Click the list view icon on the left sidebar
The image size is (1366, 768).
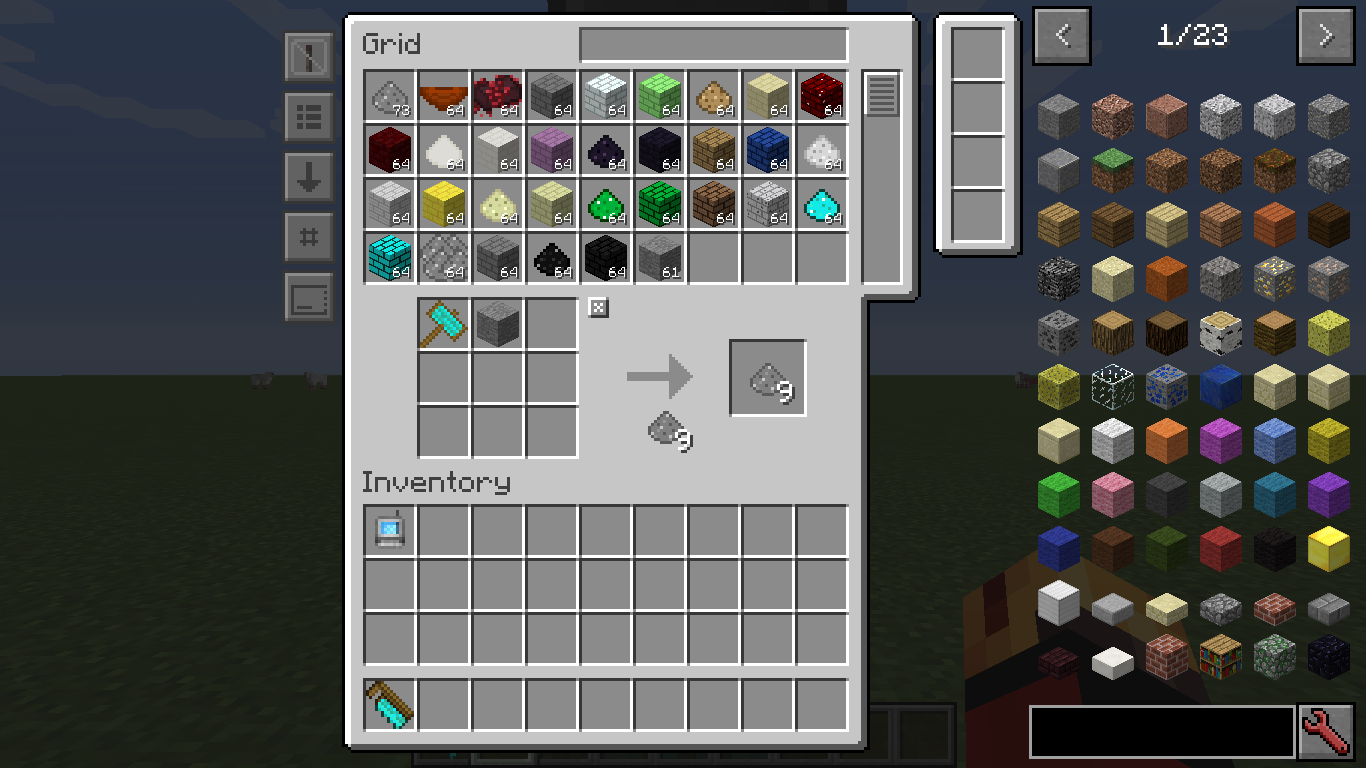click(x=308, y=118)
